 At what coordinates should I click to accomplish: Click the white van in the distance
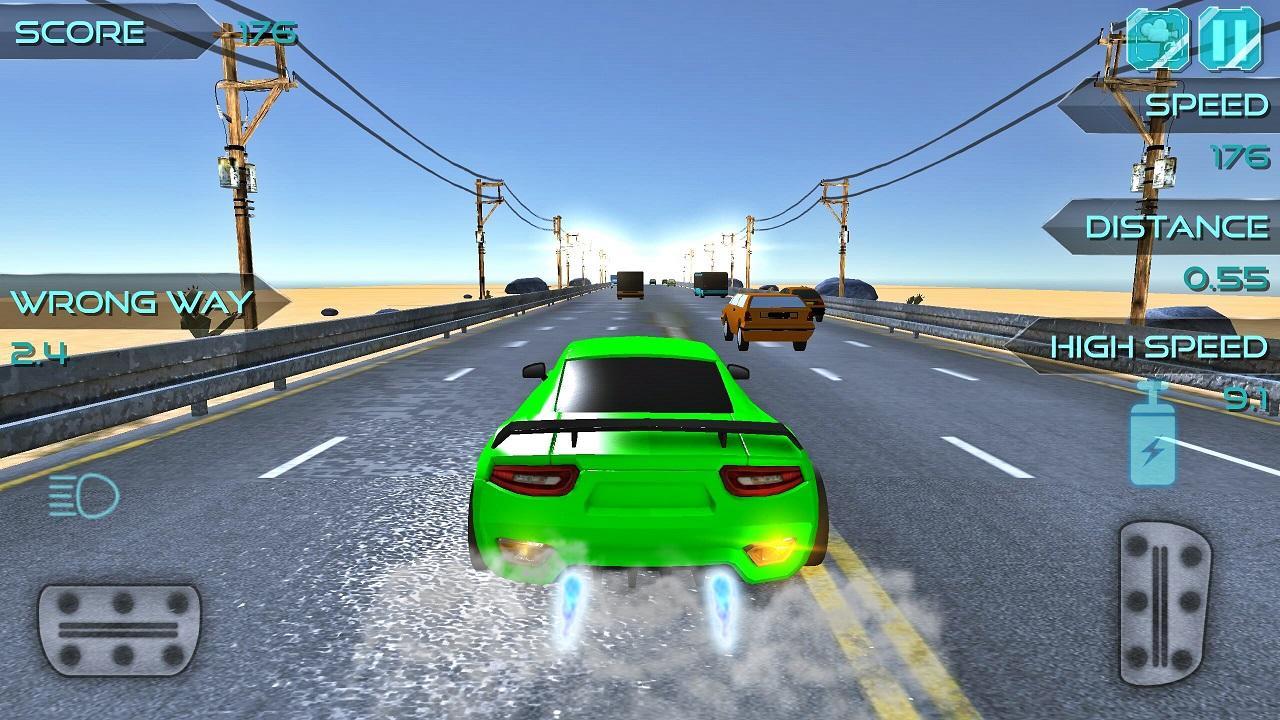point(630,285)
